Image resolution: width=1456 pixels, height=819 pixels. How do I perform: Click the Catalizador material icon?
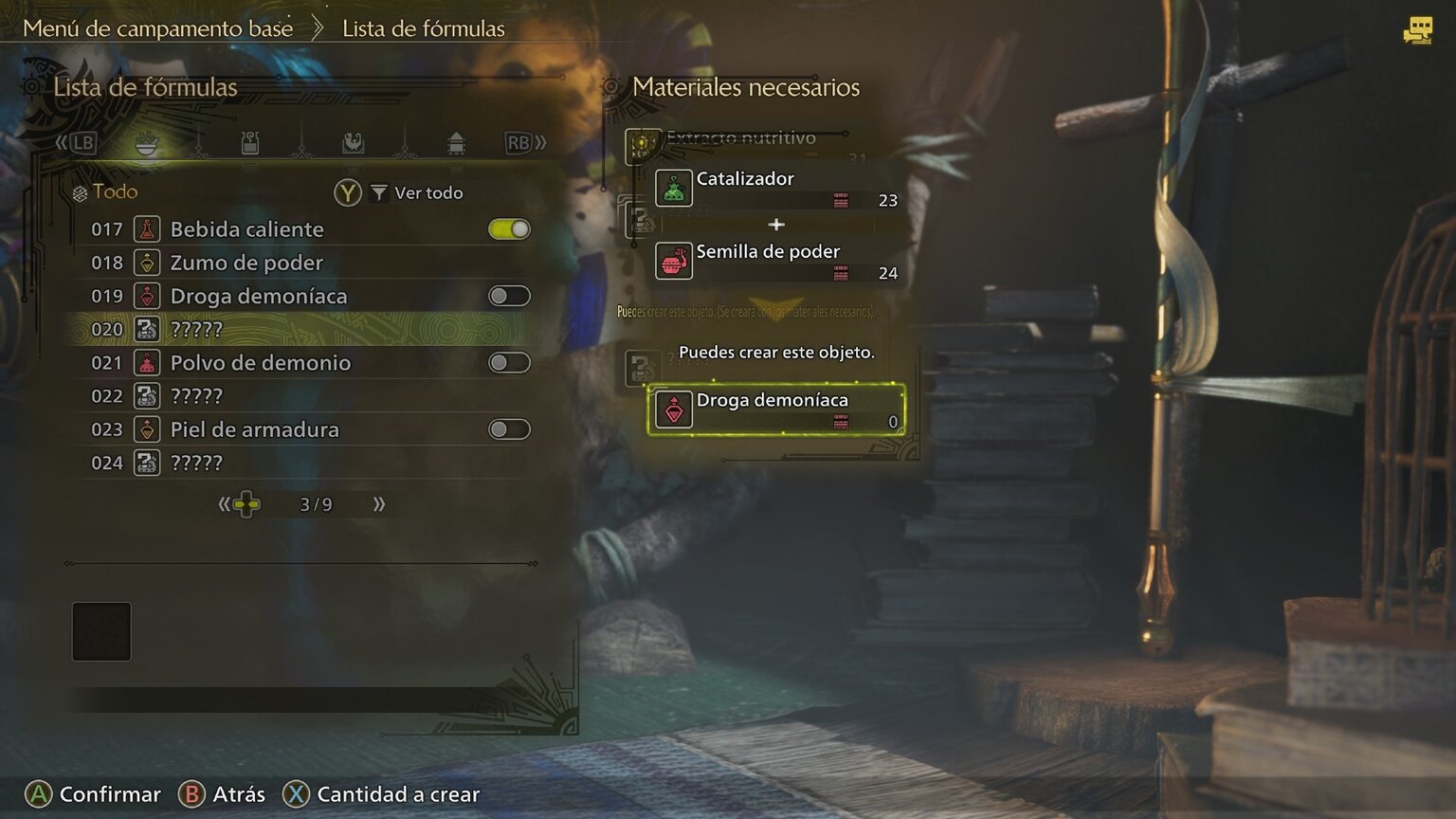click(673, 188)
